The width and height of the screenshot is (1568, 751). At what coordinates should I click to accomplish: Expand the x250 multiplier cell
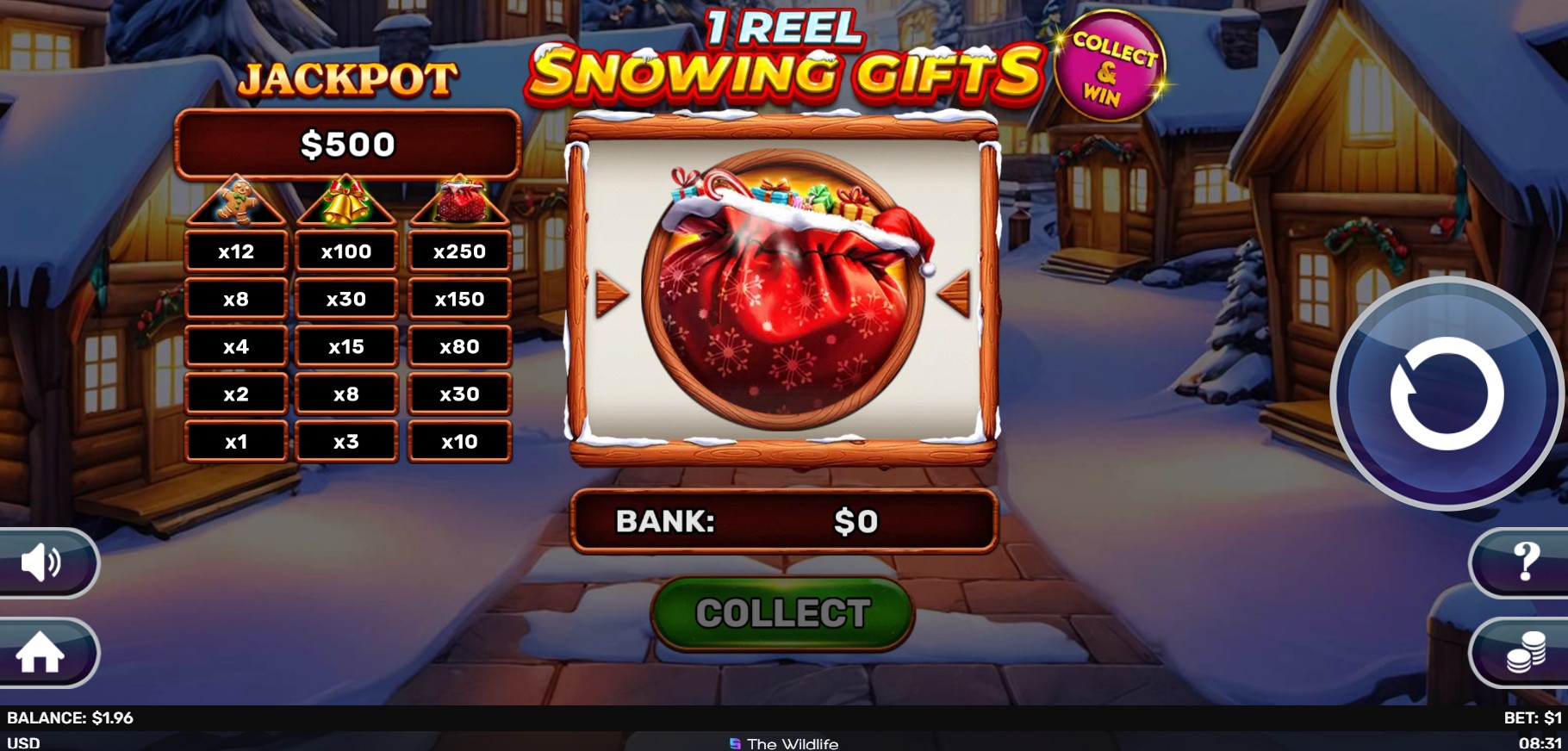[459, 251]
